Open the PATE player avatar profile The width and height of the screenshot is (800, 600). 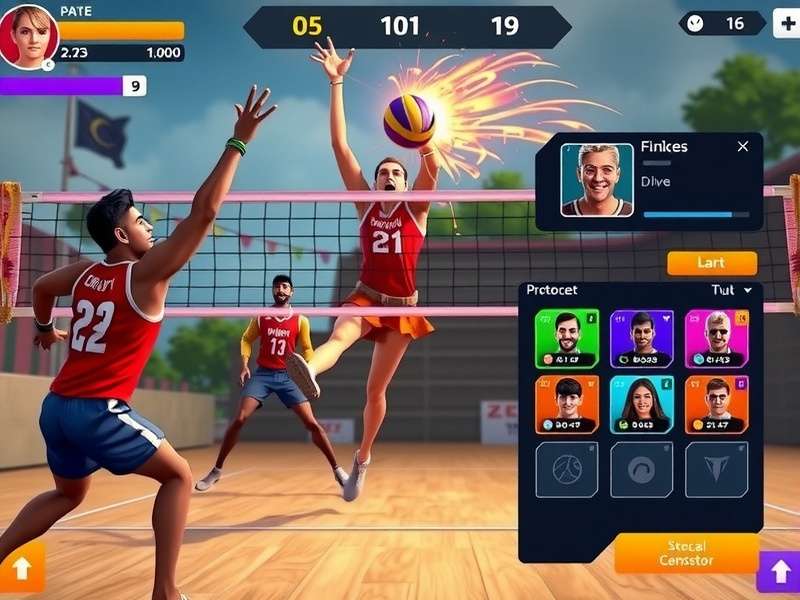pos(27,35)
